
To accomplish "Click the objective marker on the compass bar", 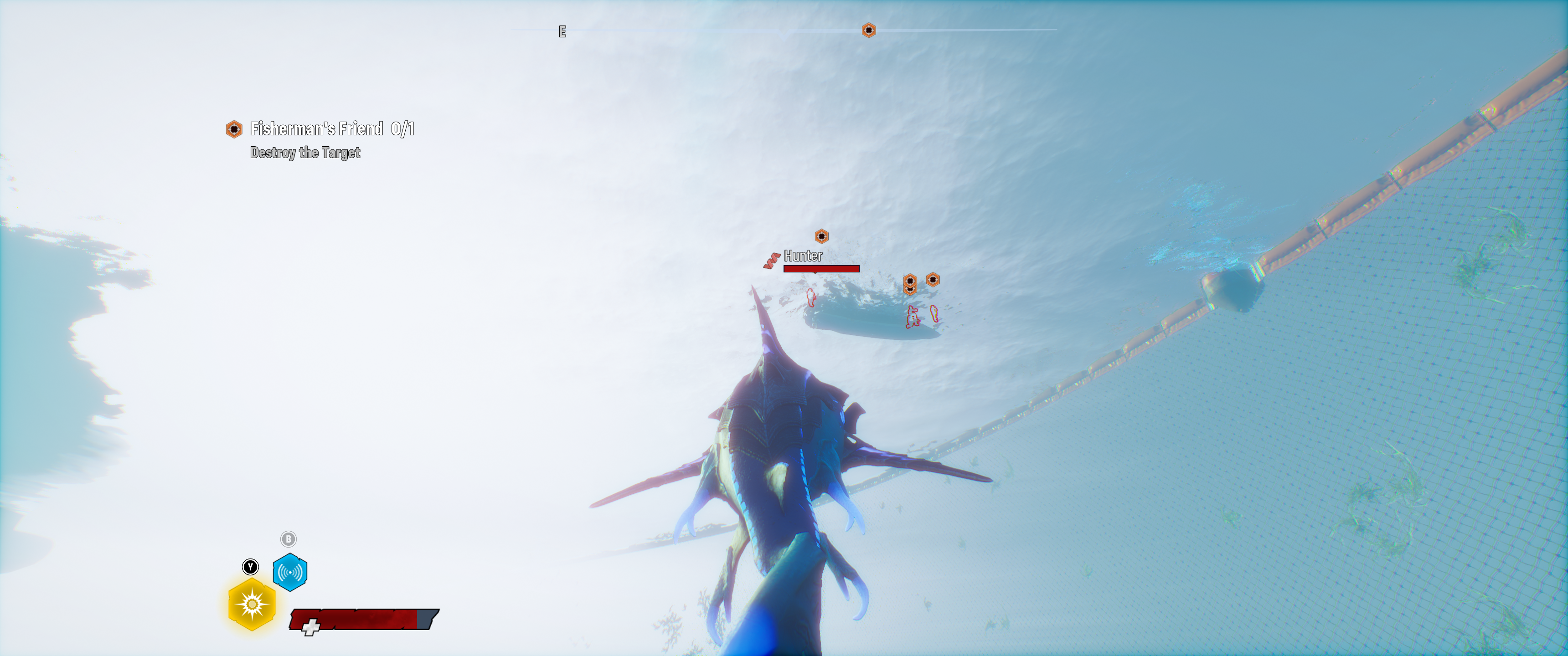I will pyautogui.click(x=869, y=30).
